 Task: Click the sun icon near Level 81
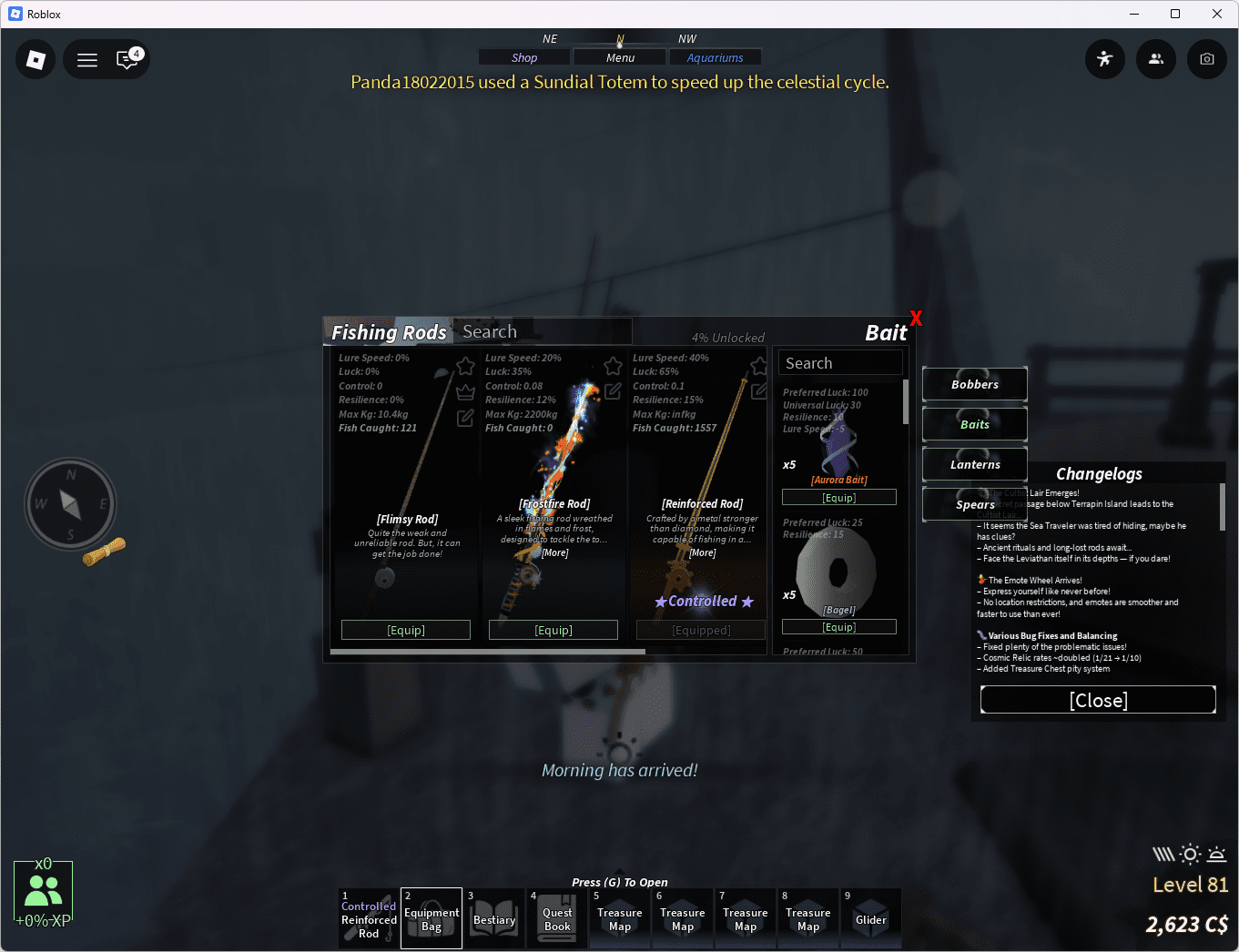(x=1189, y=854)
